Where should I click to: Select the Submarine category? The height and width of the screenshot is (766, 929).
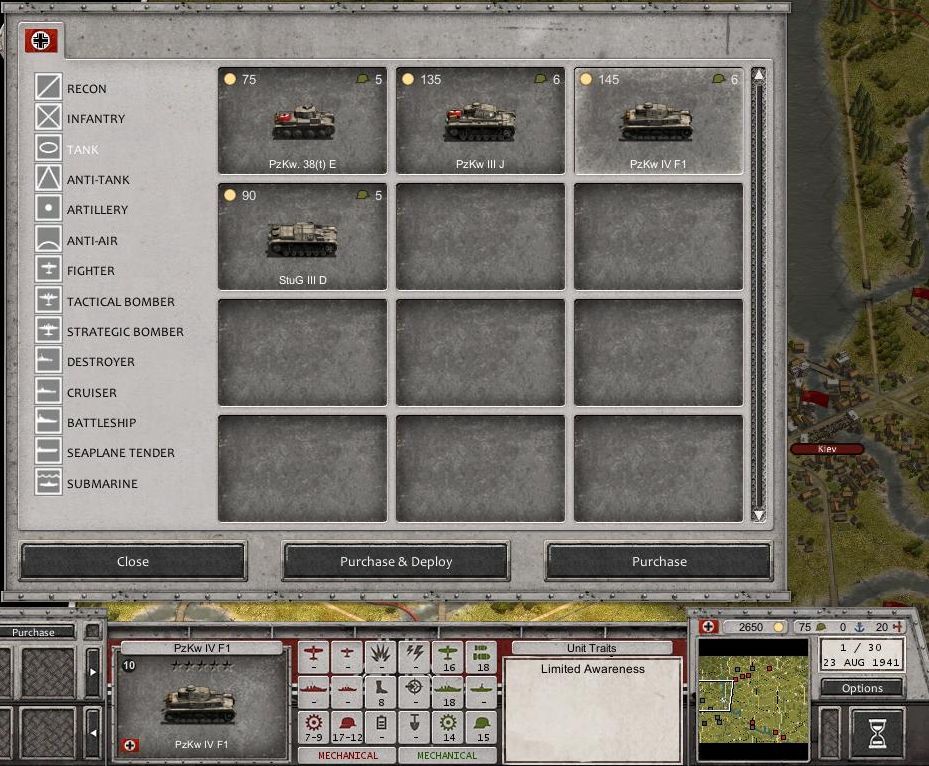[102, 484]
